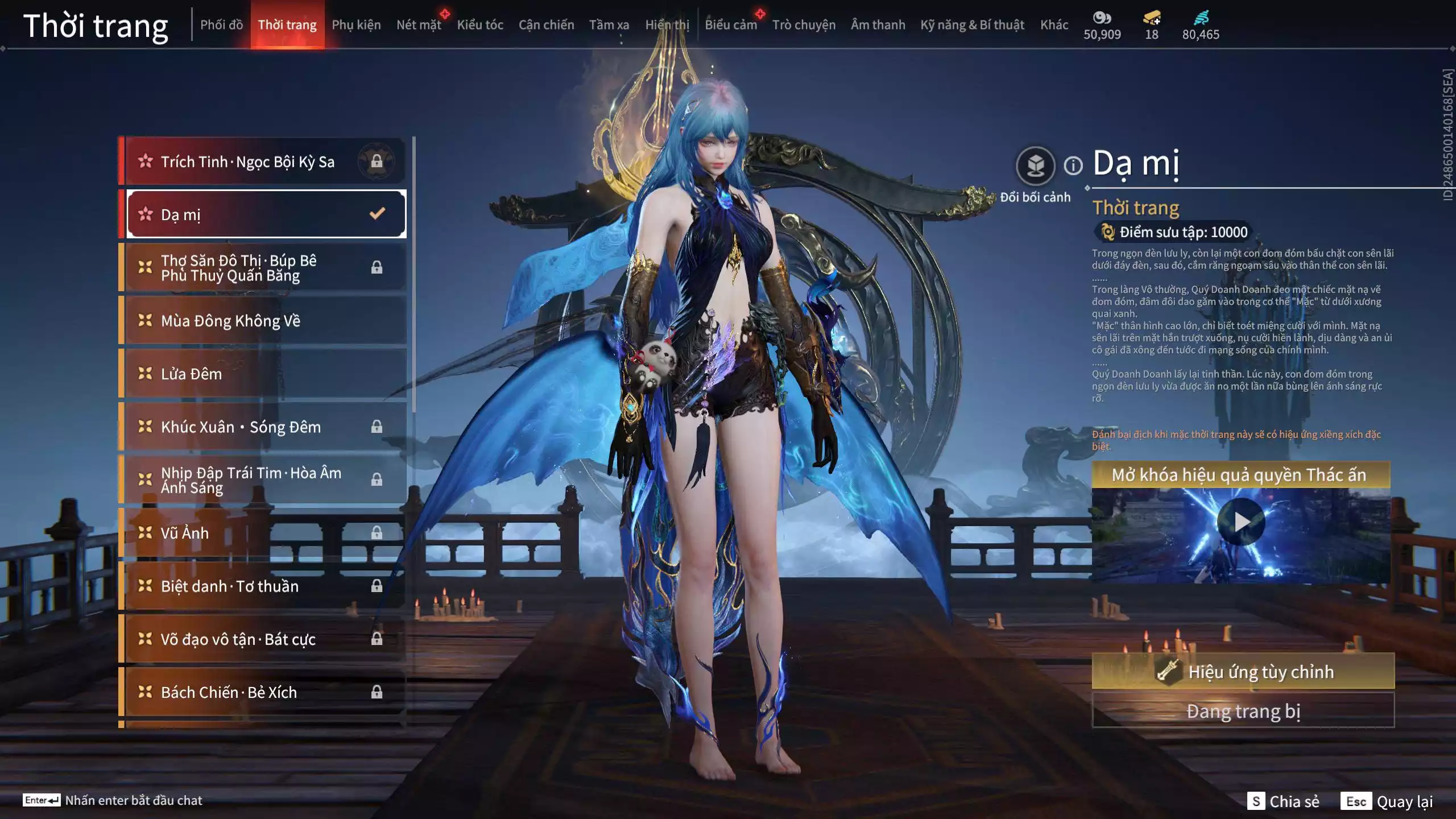Click the Đổi bối cảnh background button
This screenshot has width=1456, height=819.
click(1035, 166)
